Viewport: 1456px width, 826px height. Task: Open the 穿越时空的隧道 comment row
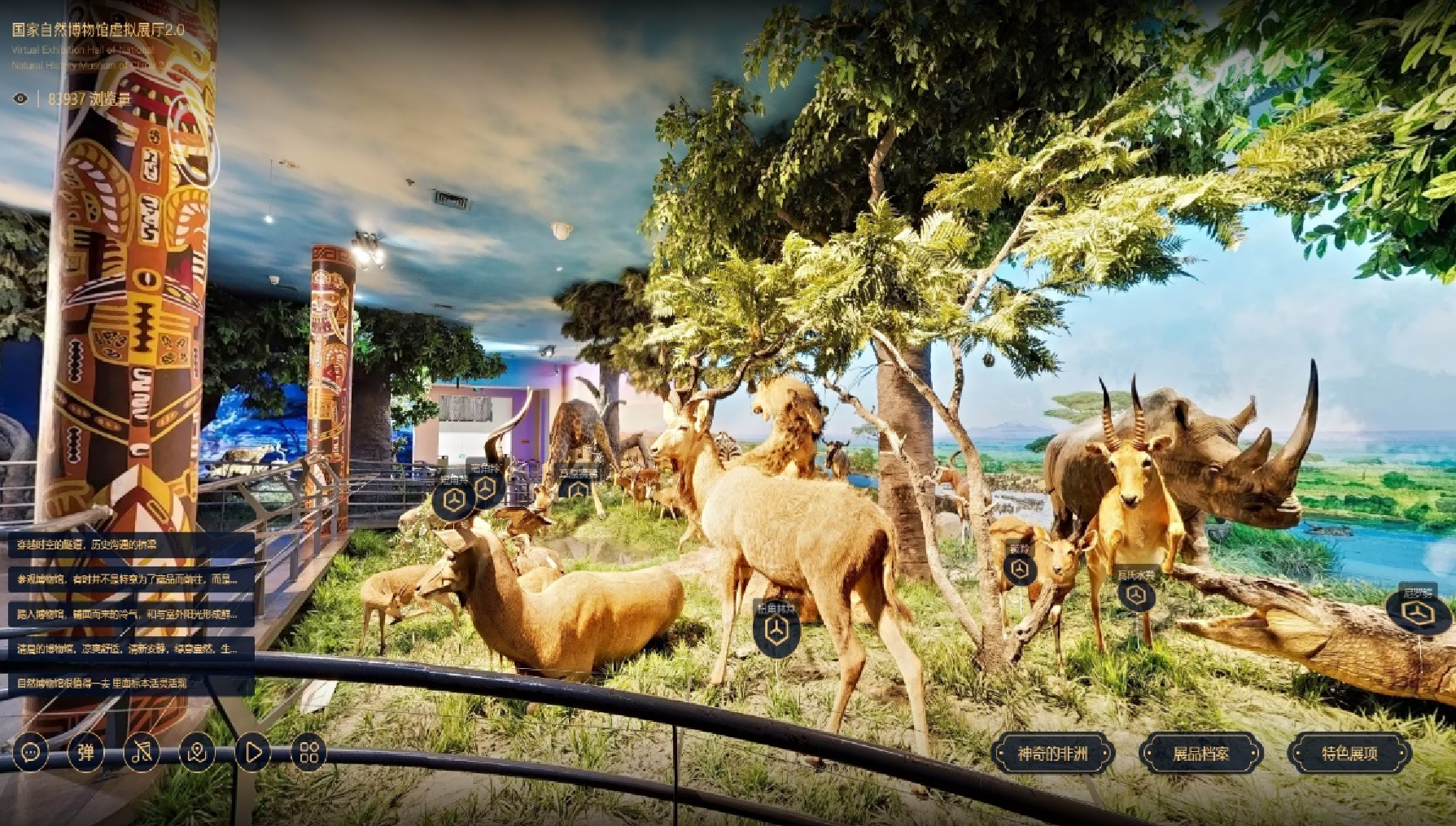point(130,544)
